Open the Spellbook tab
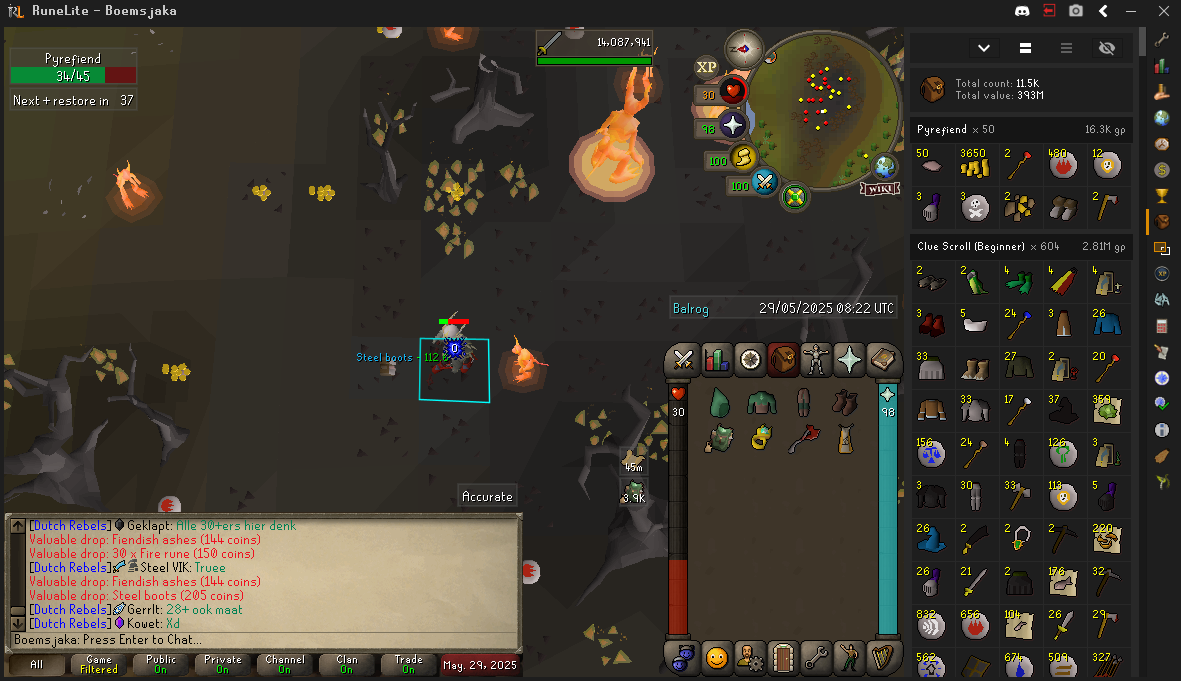Viewport: 1181px width, 681px height. pos(882,360)
